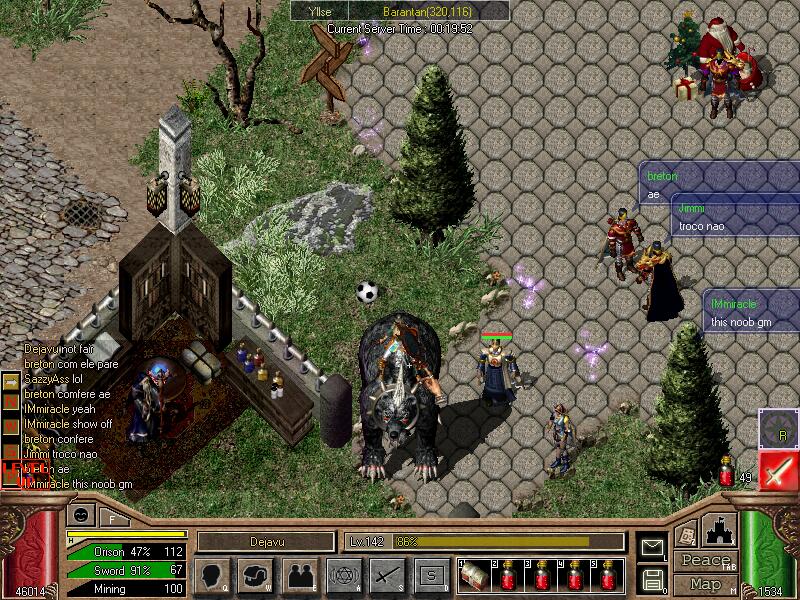The width and height of the screenshot is (800, 600).
Task: Click the head silhouette button
Action: (213, 575)
